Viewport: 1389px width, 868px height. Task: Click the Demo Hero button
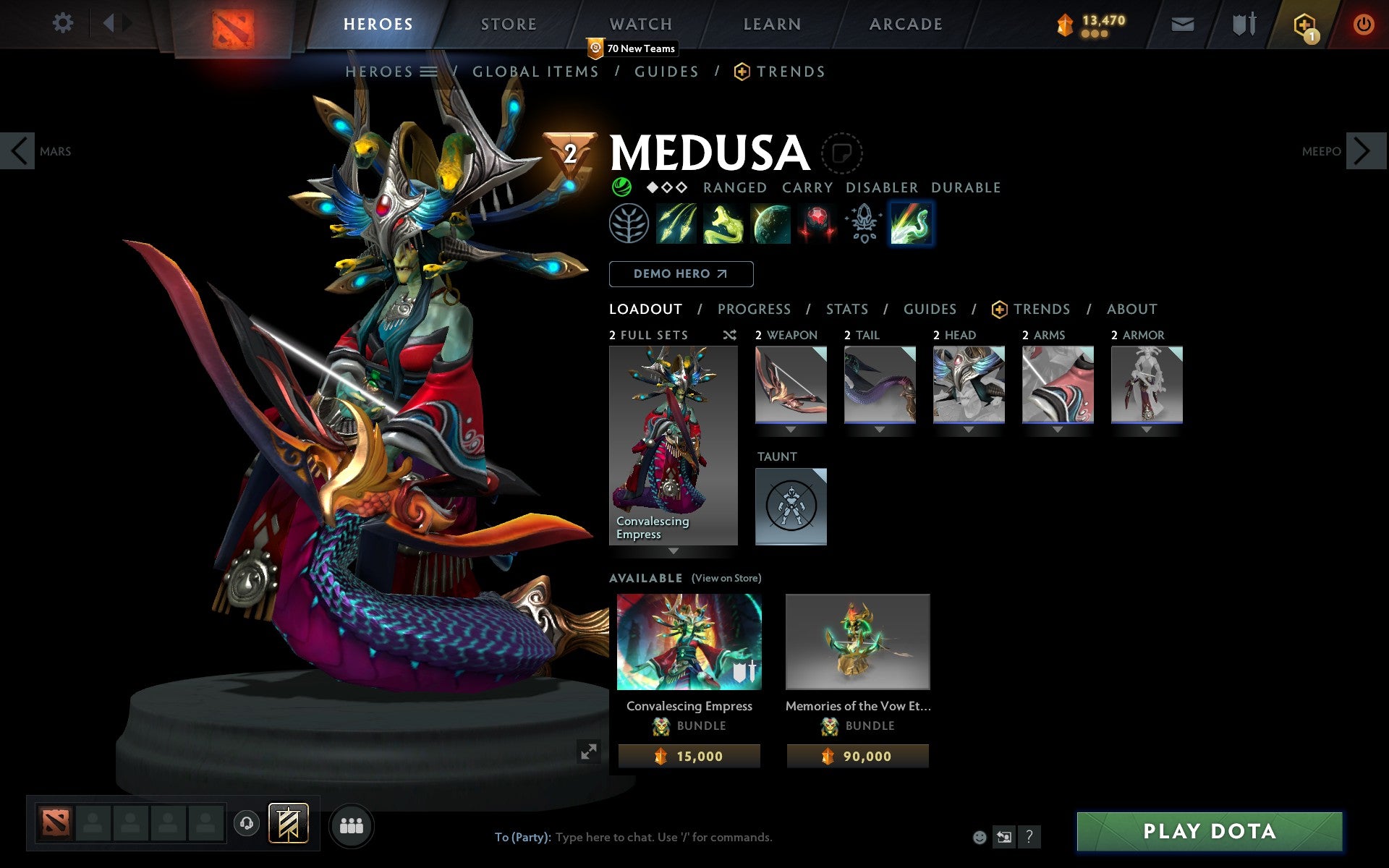click(x=681, y=274)
